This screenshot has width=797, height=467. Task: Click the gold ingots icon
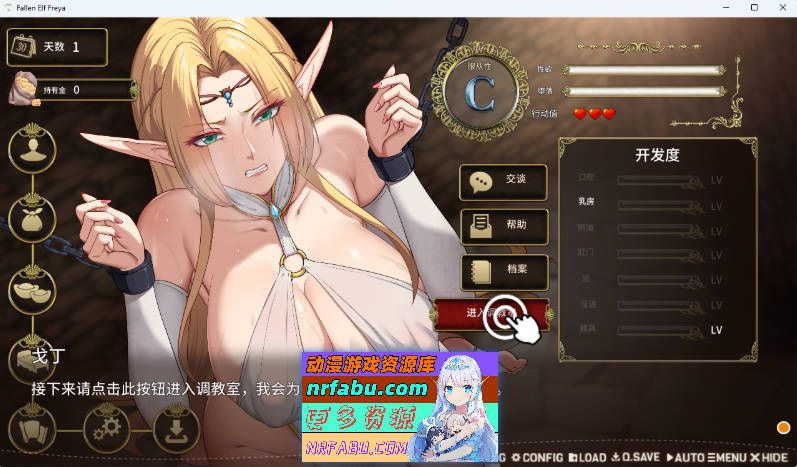click(x=32, y=289)
